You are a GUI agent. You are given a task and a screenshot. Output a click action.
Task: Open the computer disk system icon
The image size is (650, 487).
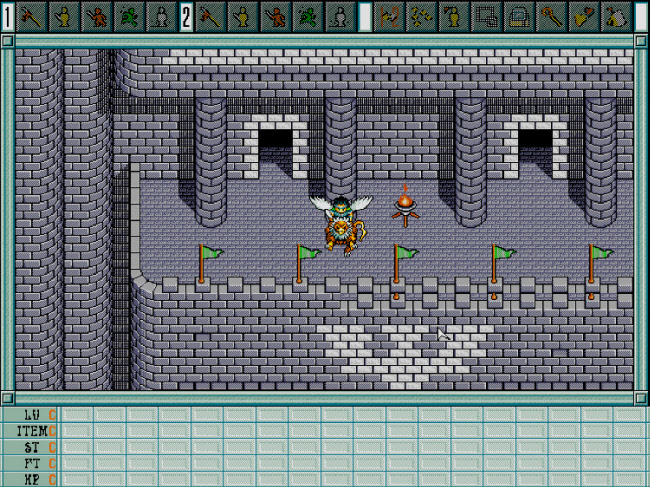click(x=518, y=15)
